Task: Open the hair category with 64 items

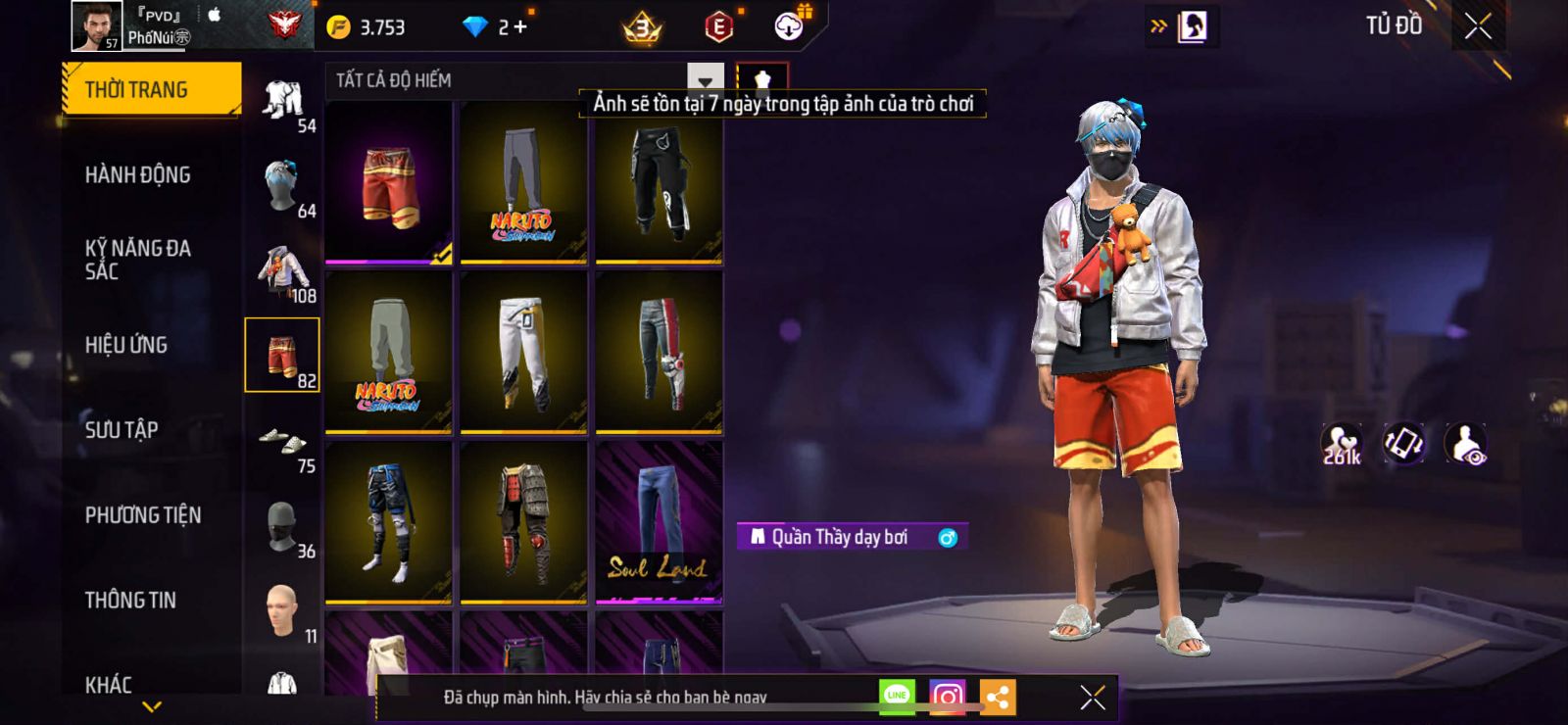Action: pos(282,186)
